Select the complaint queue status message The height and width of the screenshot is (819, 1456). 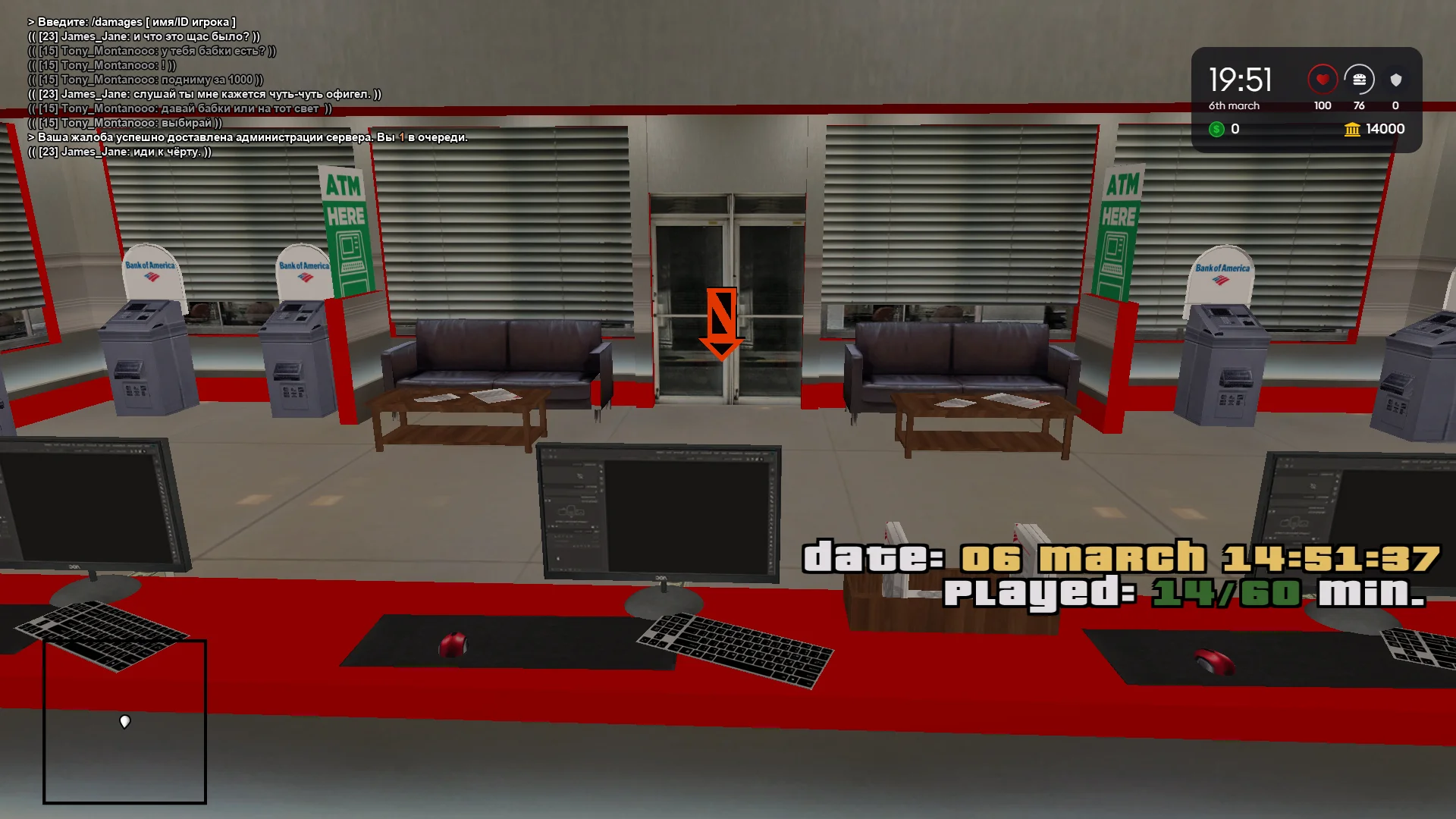tap(250, 138)
